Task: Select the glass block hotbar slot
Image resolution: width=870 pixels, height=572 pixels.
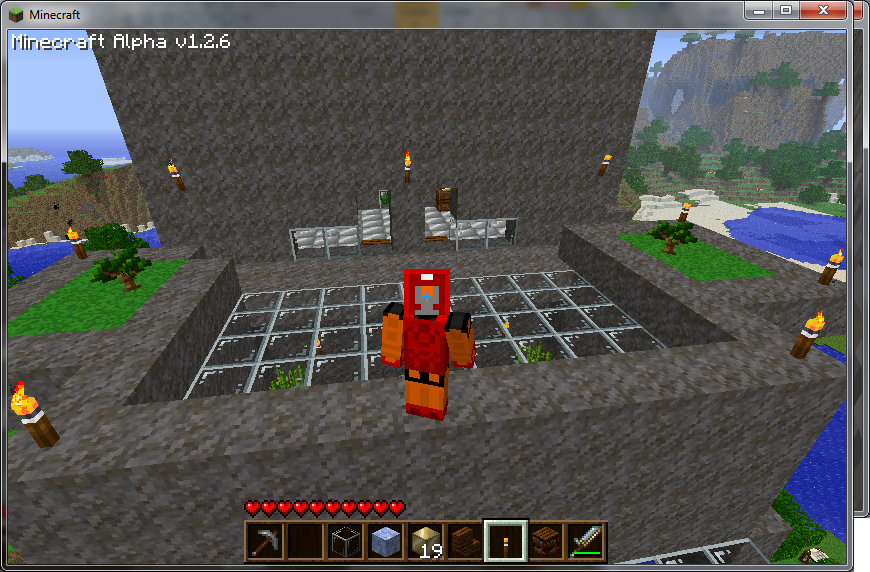Action: pos(344,540)
